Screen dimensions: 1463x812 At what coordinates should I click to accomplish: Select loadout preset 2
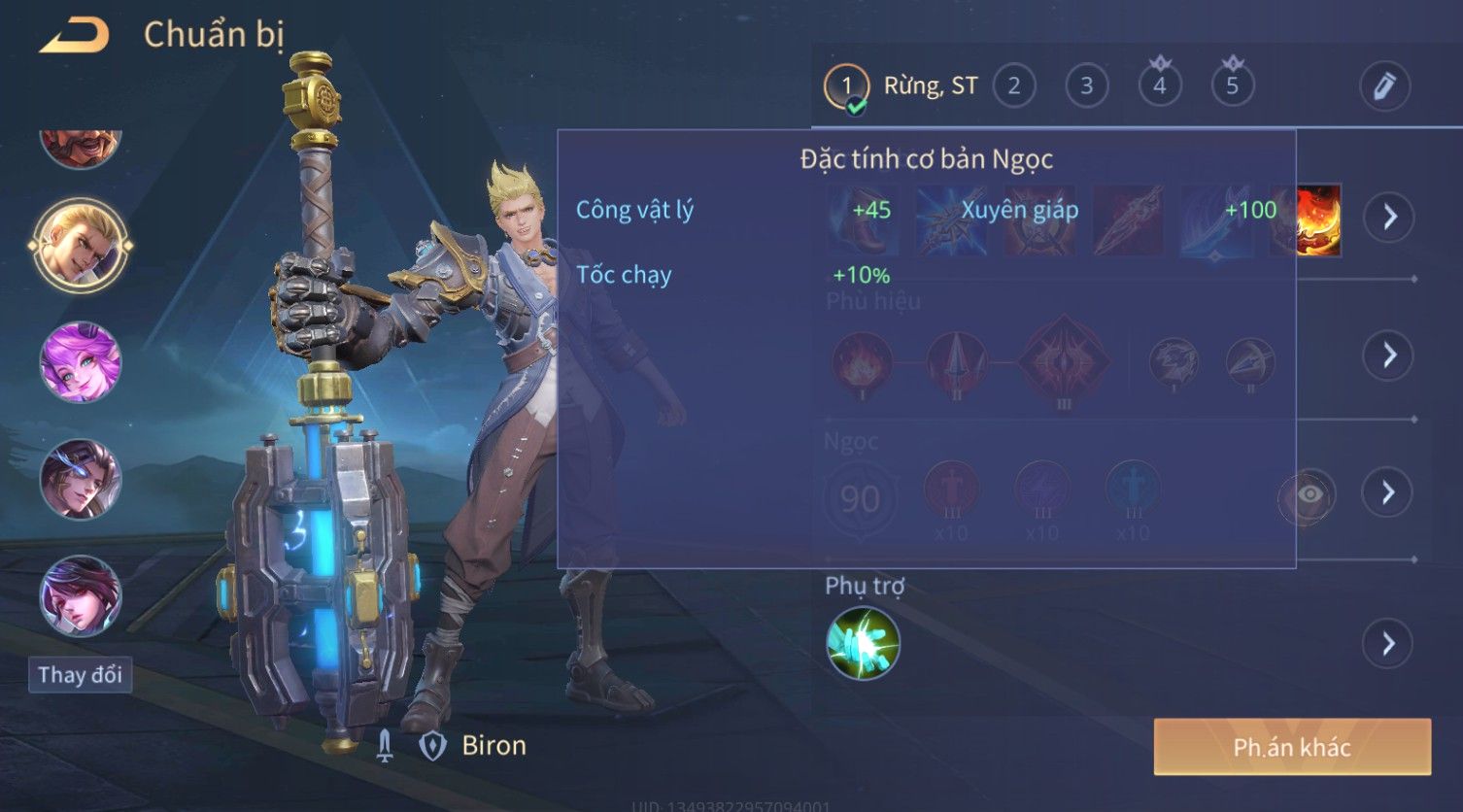1013,86
